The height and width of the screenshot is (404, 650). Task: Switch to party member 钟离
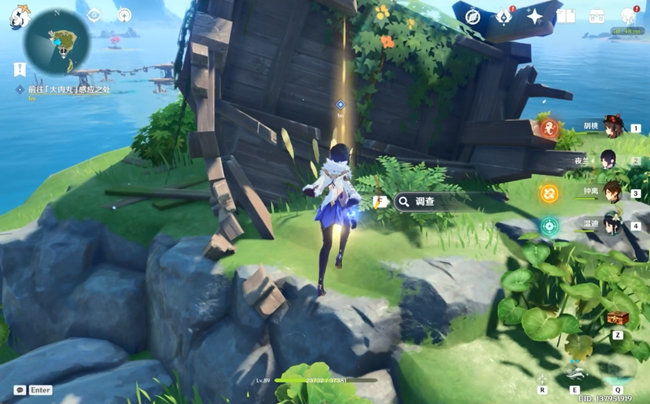point(609,193)
